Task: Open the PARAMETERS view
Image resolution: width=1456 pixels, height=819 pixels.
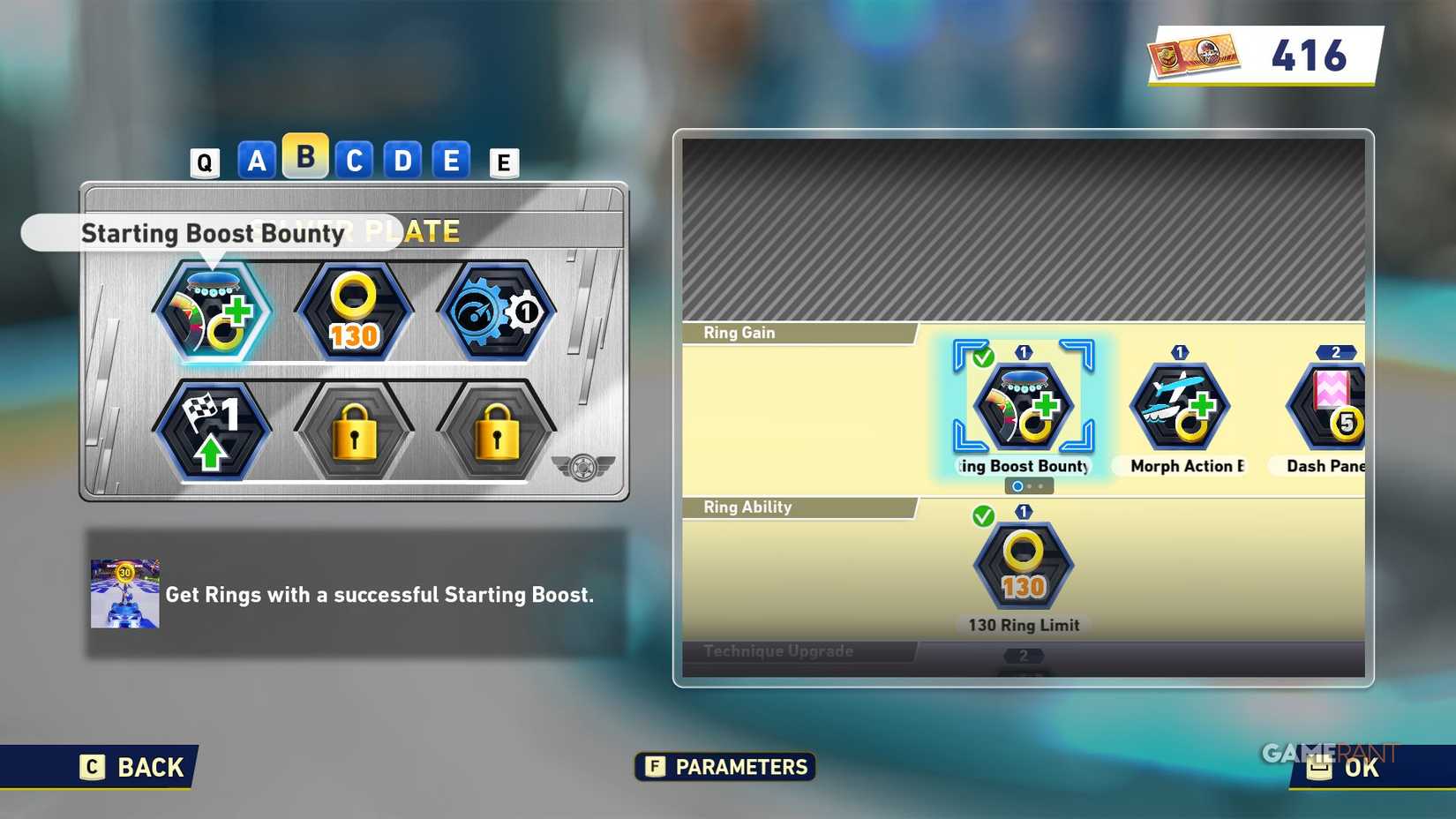Action: (x=725, y=767)
